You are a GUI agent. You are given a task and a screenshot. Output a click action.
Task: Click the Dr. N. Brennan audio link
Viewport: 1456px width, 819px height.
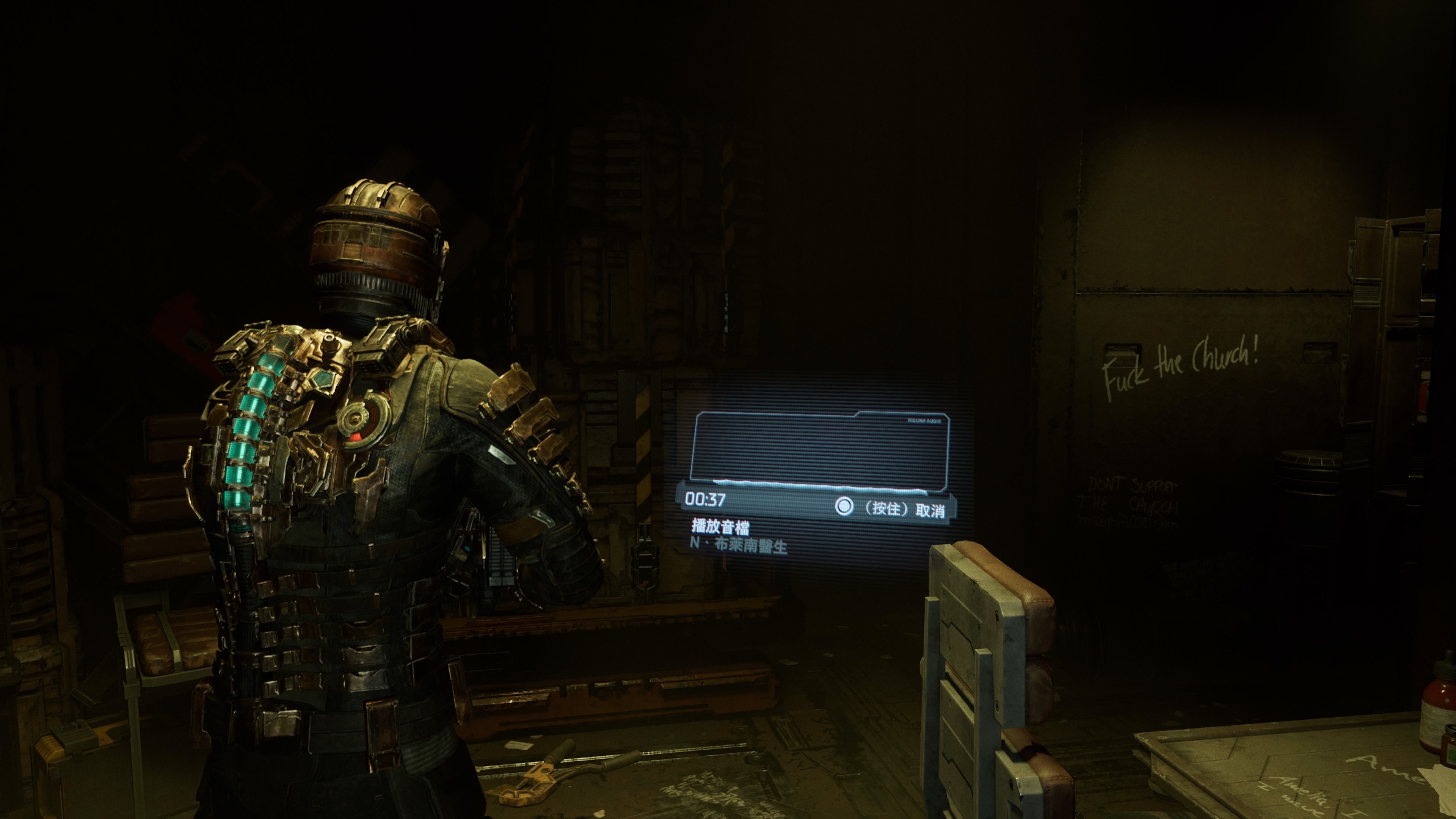(739, 546)
